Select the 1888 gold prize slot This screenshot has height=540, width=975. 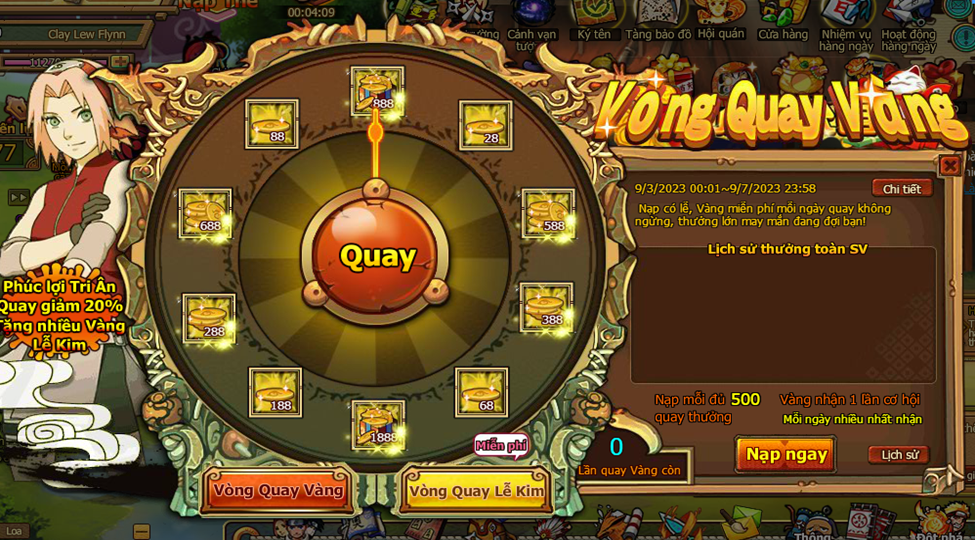[x=377, y=425]
